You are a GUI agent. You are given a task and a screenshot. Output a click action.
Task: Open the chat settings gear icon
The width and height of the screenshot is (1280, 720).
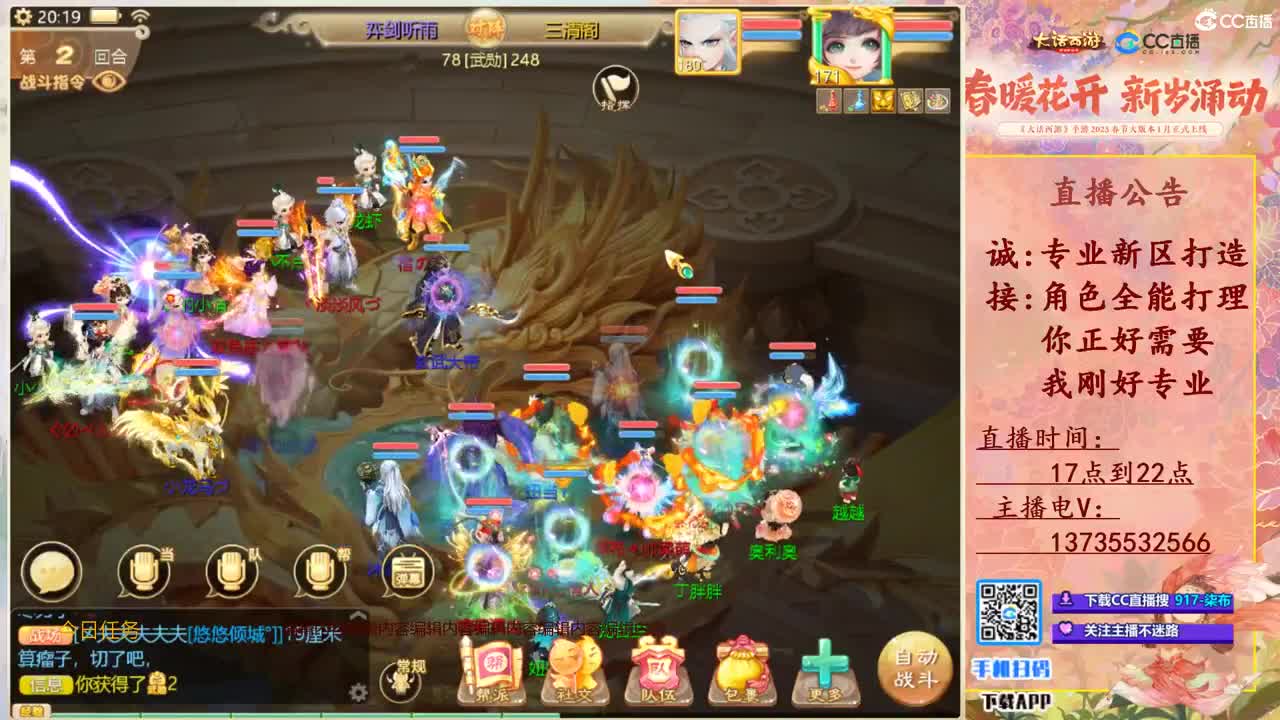pos(358,692)
